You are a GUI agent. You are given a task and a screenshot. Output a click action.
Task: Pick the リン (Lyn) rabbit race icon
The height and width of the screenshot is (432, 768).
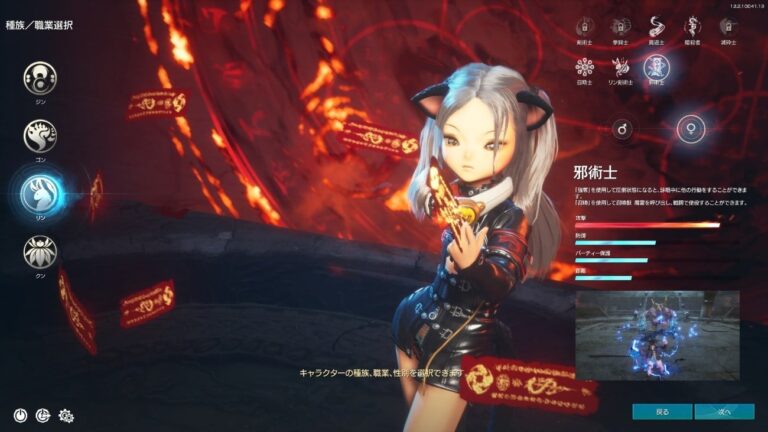click(40, 194)
